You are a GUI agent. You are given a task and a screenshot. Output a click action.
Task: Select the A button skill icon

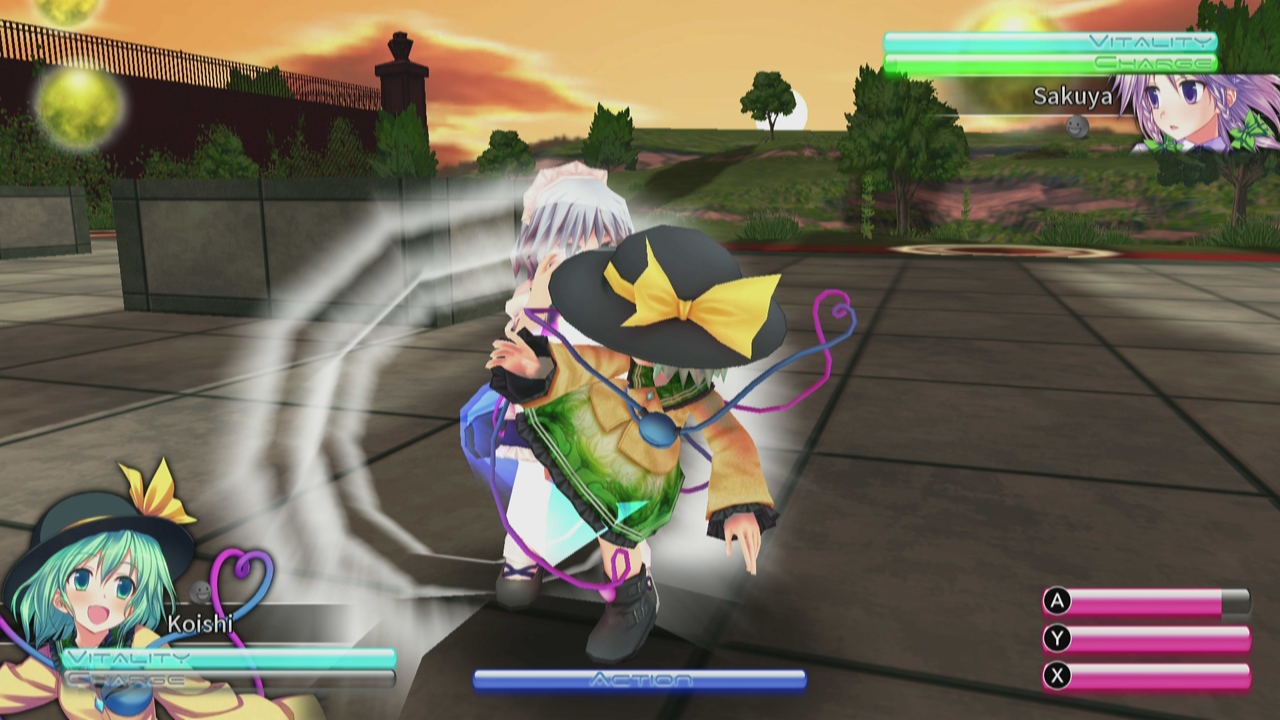pos(1057,603)
